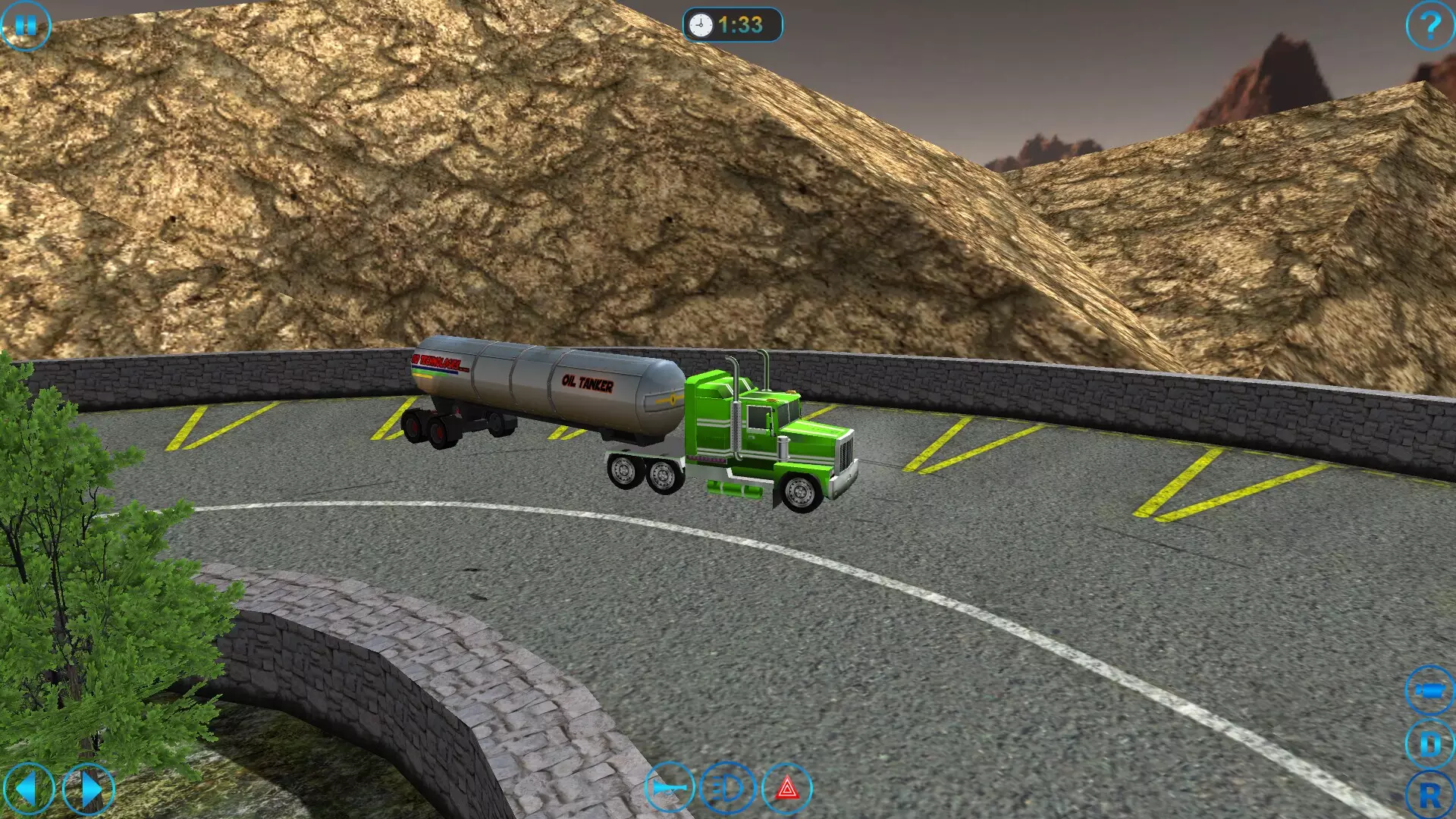Tap the clock icon beside the timer
The width and height of the screenshot is (1456, 819).
(x=699, y=22)
